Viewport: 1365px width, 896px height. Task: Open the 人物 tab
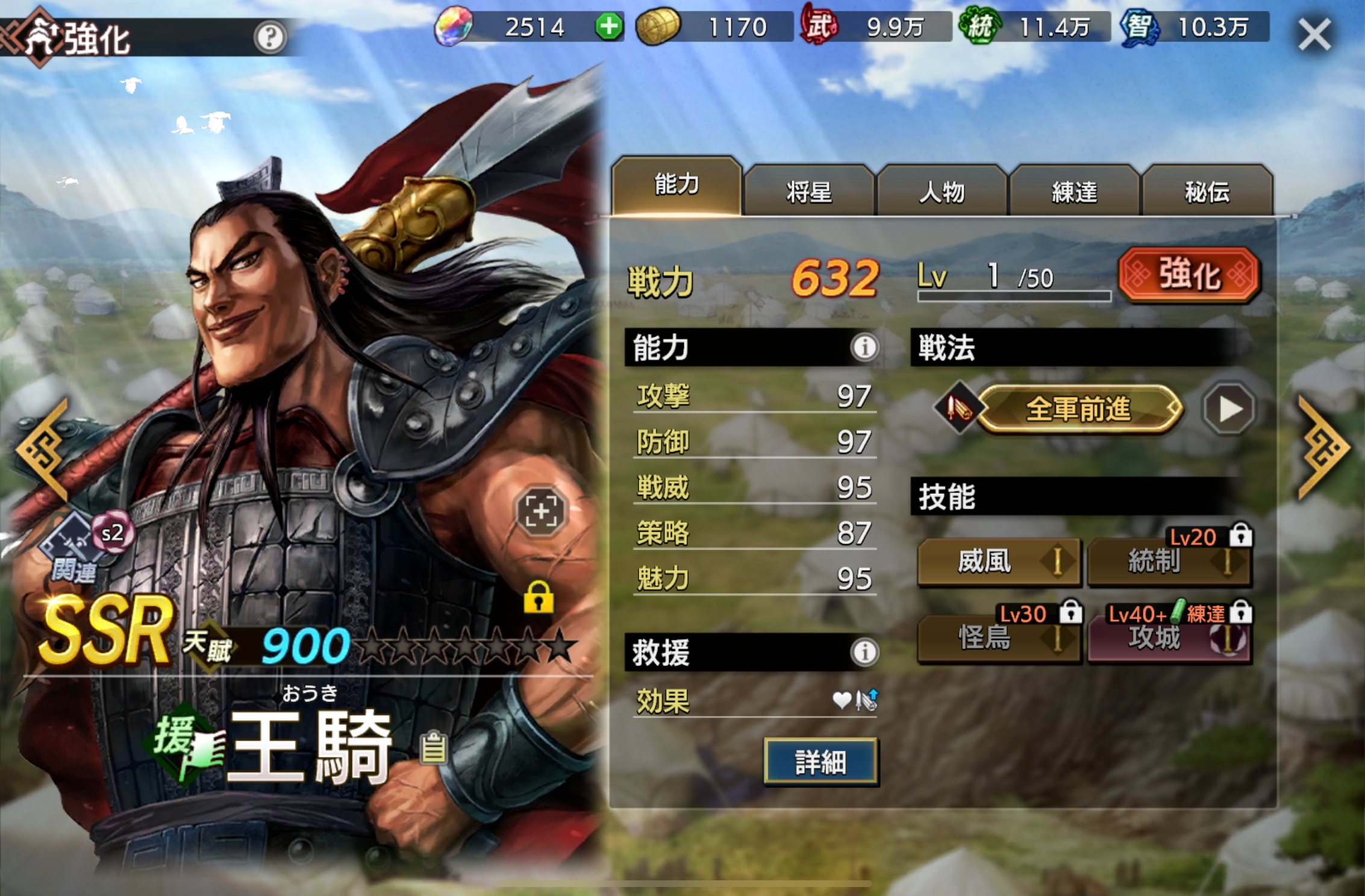point(942,192)
